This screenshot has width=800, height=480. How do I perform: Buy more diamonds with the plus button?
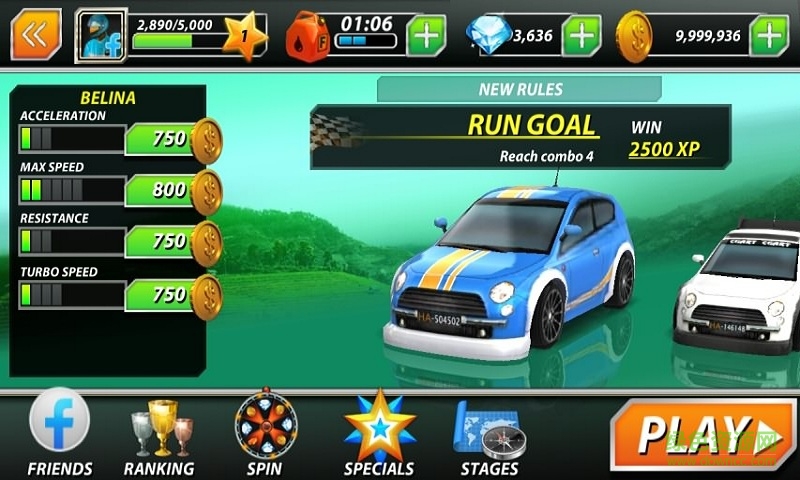tap(581, 36)
